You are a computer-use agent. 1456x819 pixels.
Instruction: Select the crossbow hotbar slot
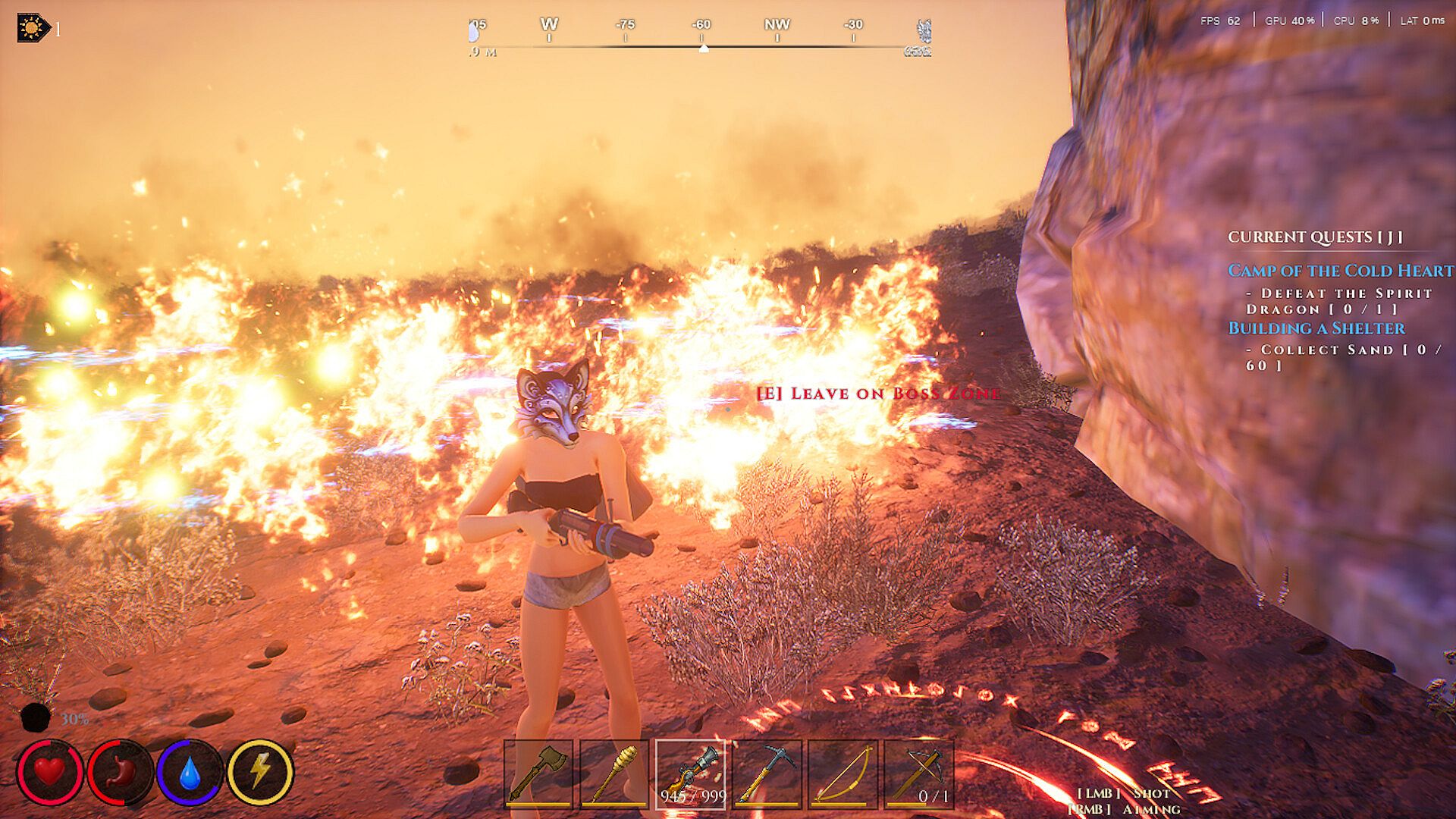click(x=918, y=773)
